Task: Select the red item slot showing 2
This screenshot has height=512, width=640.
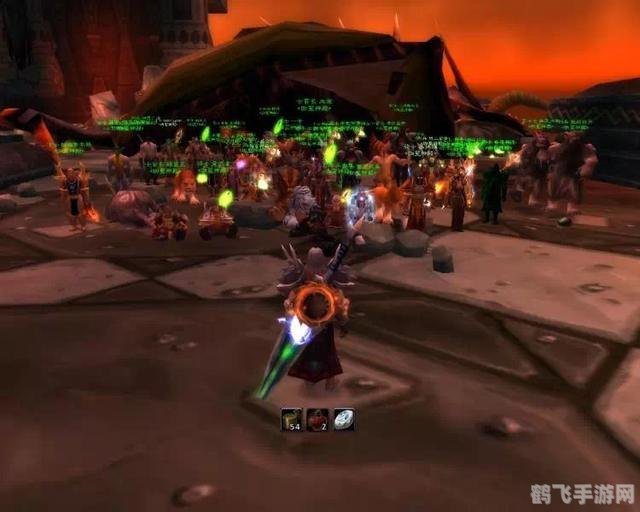Action: point(317,420)
